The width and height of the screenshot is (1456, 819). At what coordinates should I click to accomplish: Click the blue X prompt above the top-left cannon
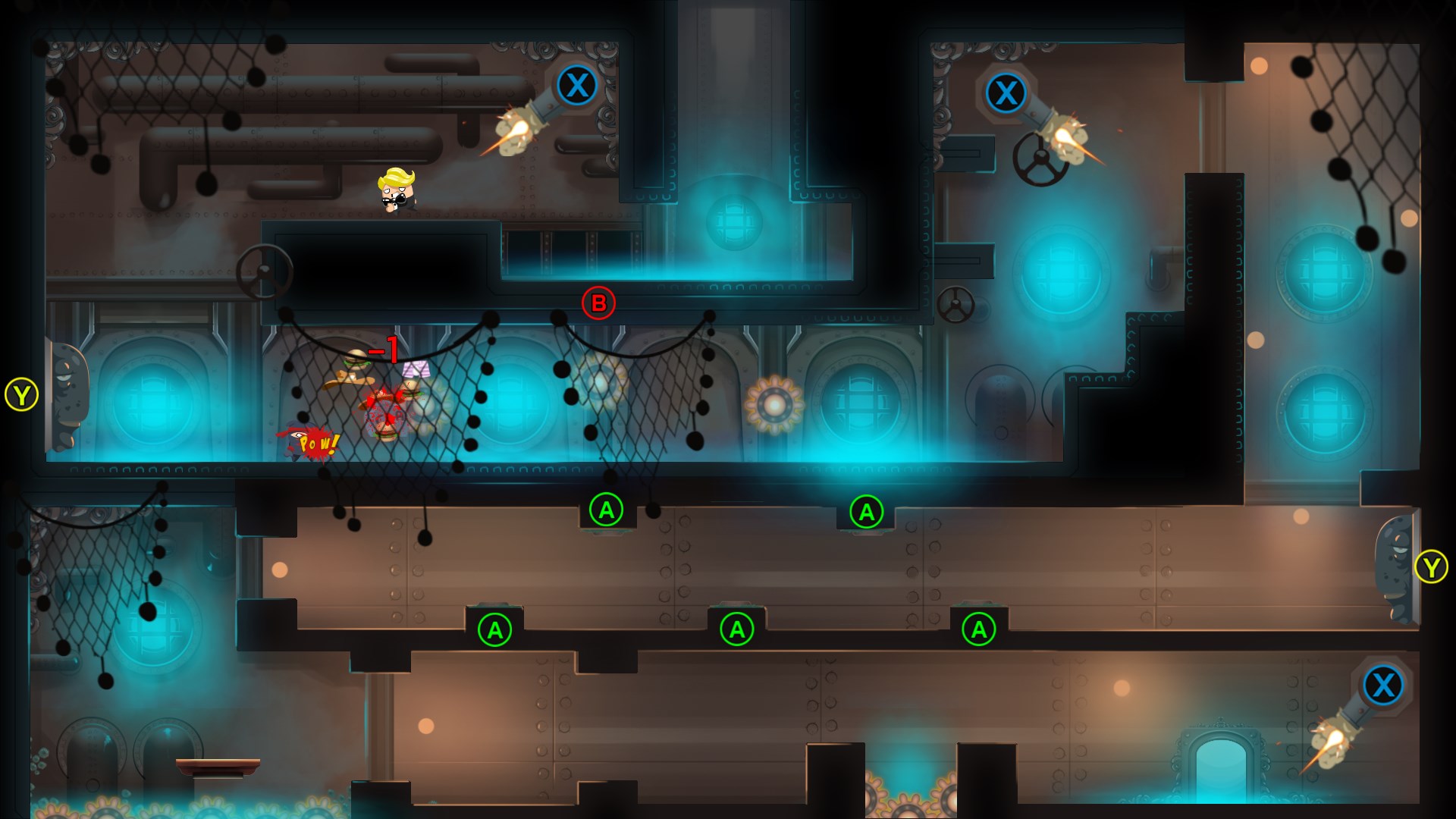point(578,85)
